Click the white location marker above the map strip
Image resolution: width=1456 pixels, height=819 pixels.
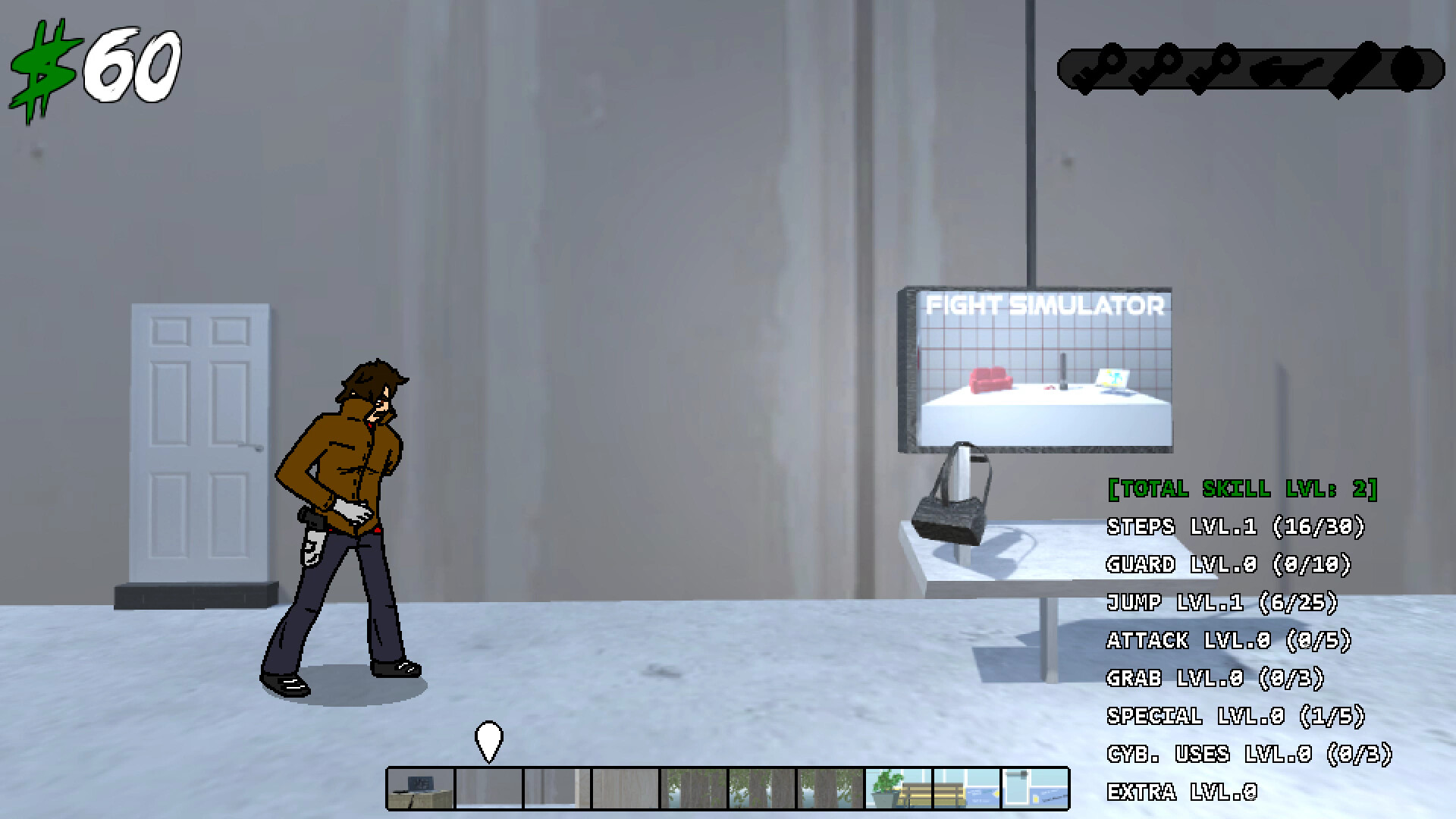(490, 739)
